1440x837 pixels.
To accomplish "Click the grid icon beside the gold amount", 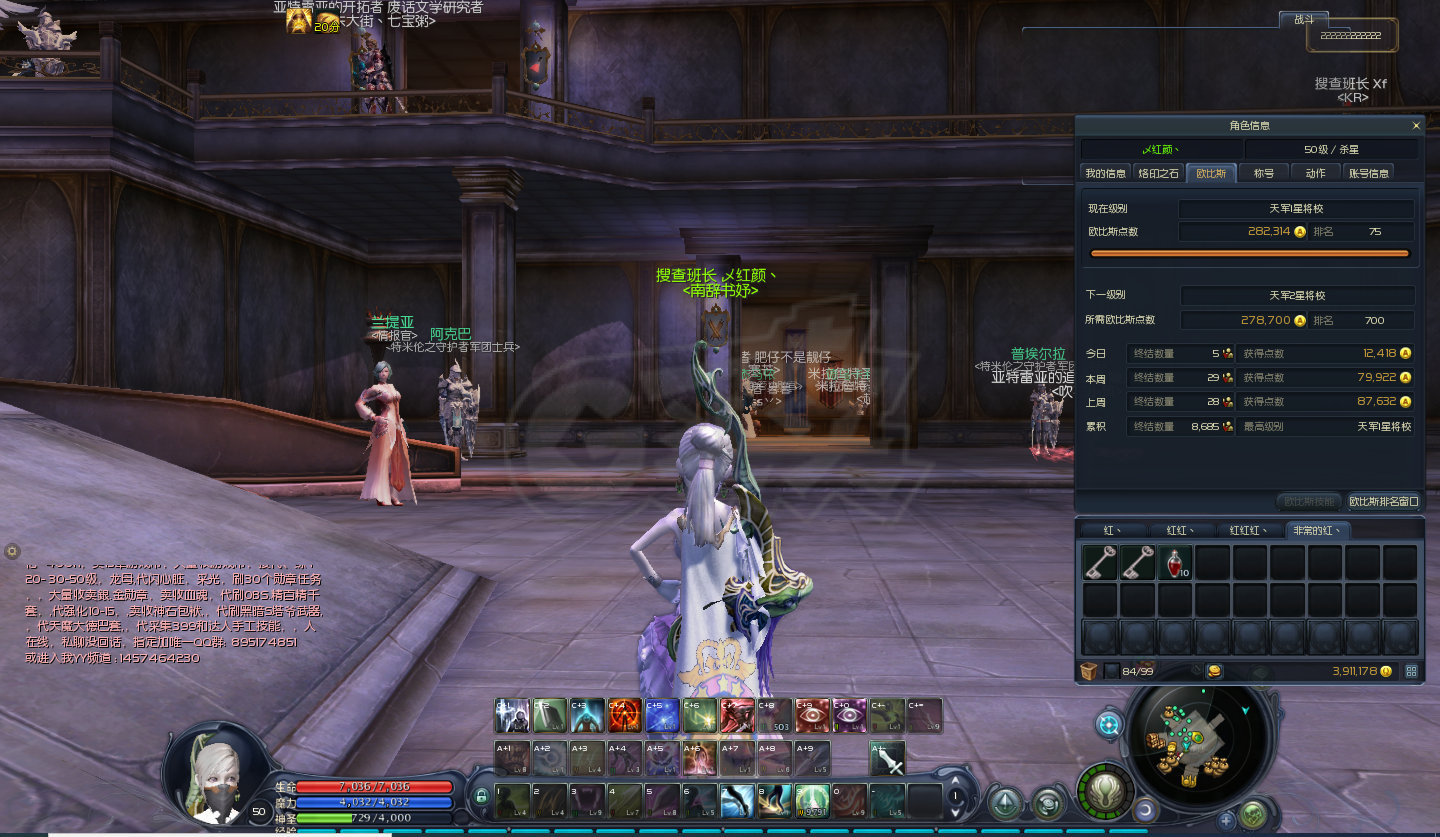I will [x=1411, y=671].
